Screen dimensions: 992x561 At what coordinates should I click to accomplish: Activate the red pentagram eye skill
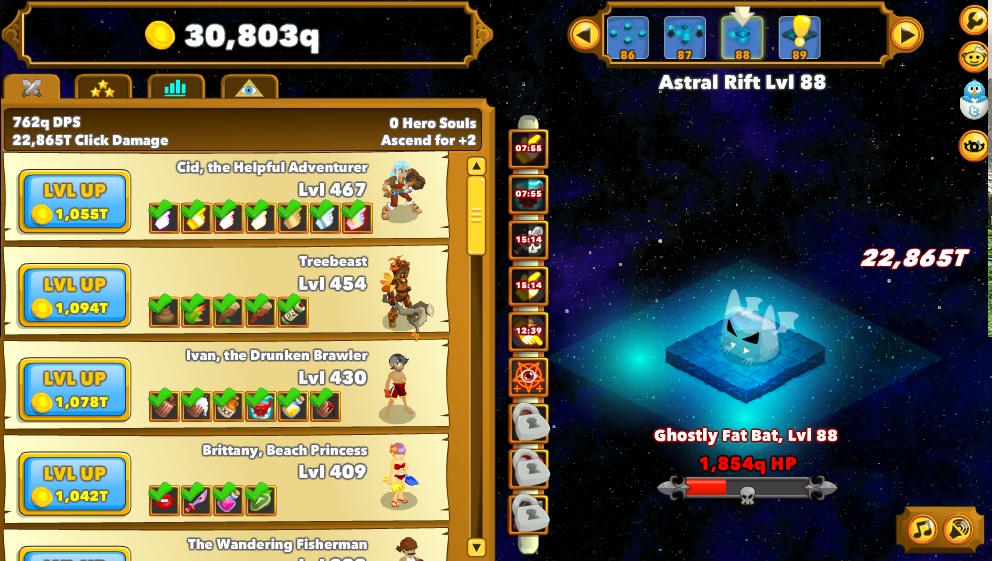click(528, 377)
